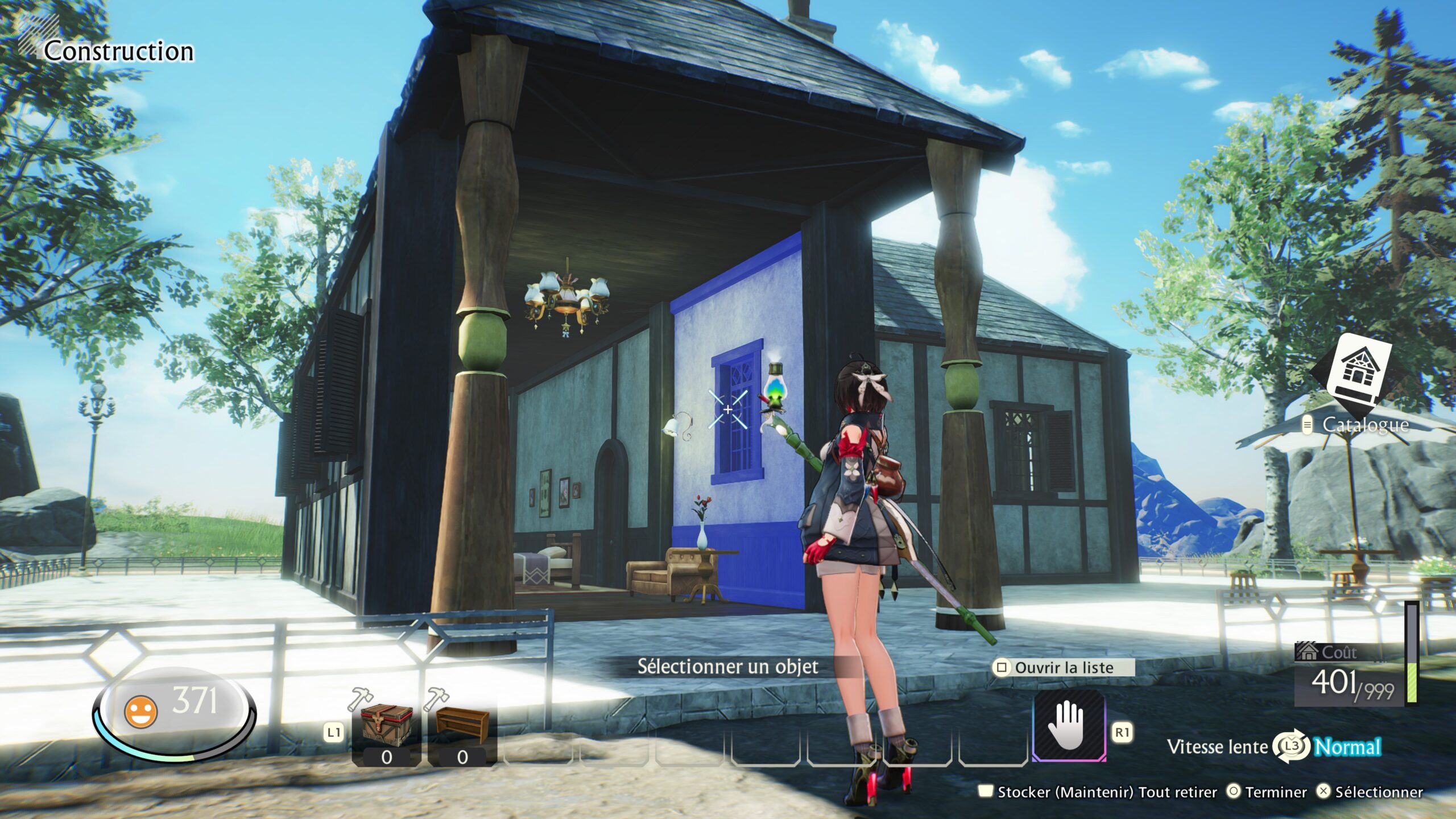Image resolution: width=1456 pixels, height=819 pixels.
Task: Click the Sélectionner option
Action: [x=1370, y=792]
